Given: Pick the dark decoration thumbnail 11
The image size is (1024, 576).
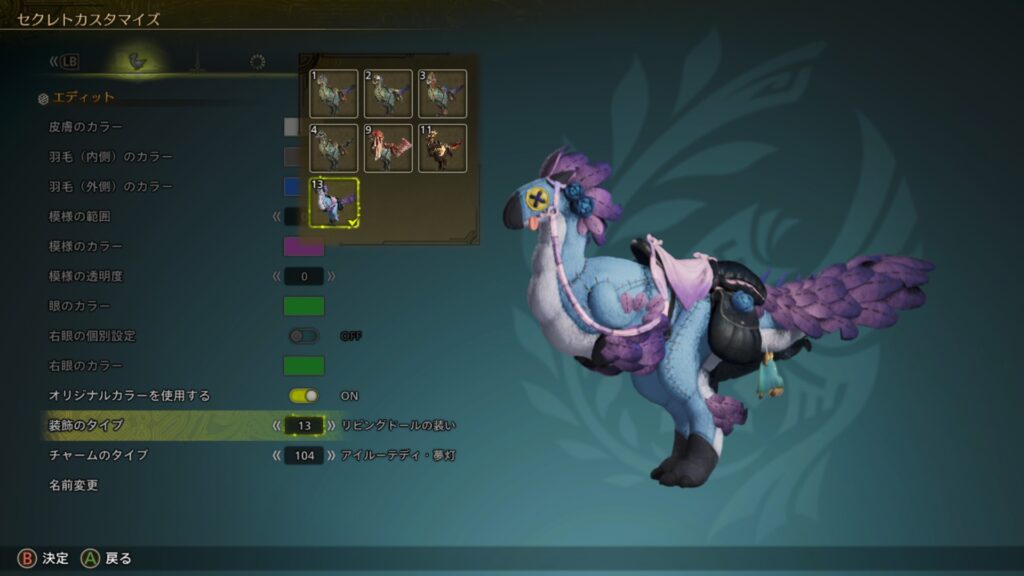Looking at the screenshot, I should pyautogui.click(x=442, y=147).
